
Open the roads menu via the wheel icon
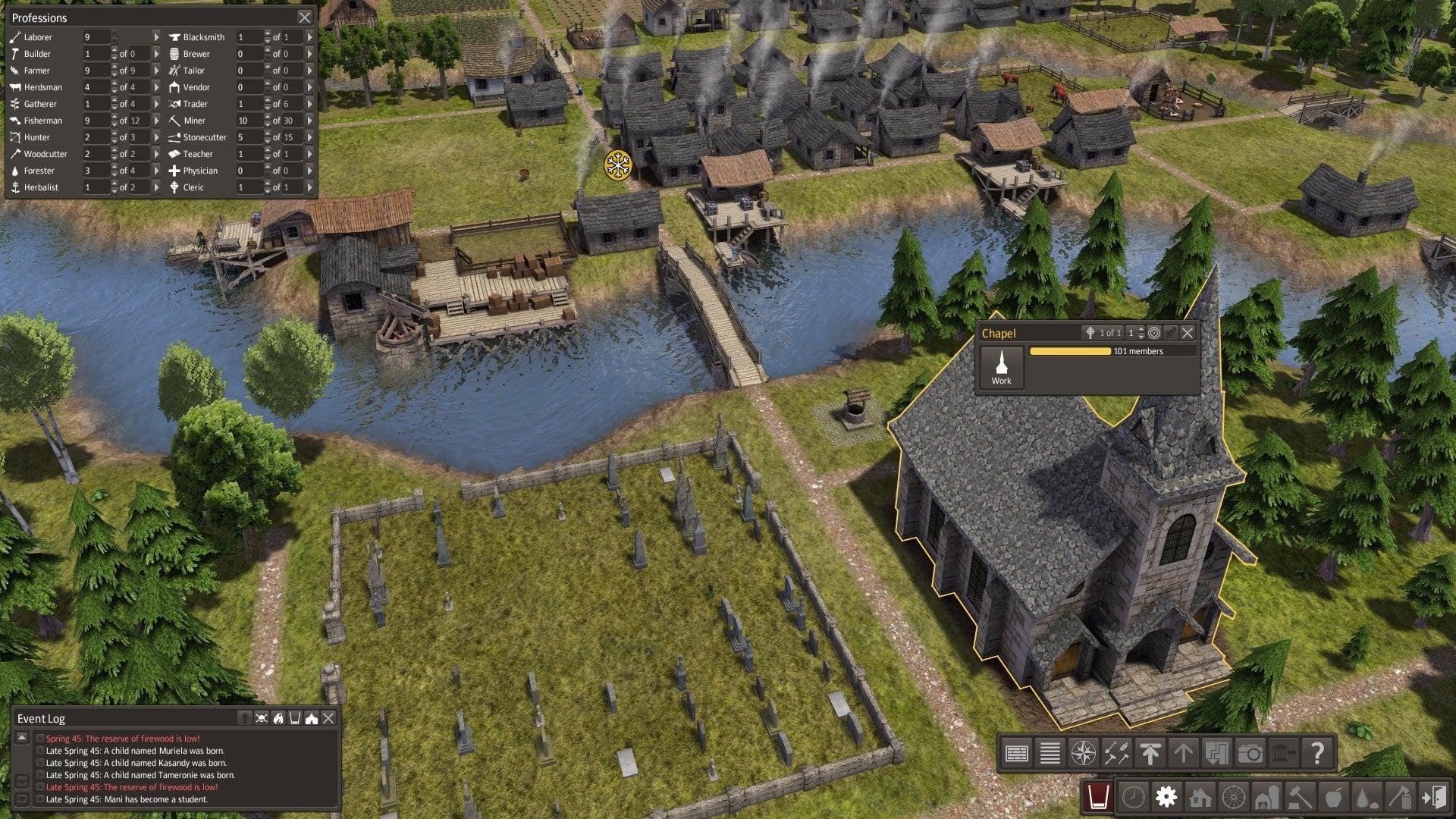coord(1233,796)
